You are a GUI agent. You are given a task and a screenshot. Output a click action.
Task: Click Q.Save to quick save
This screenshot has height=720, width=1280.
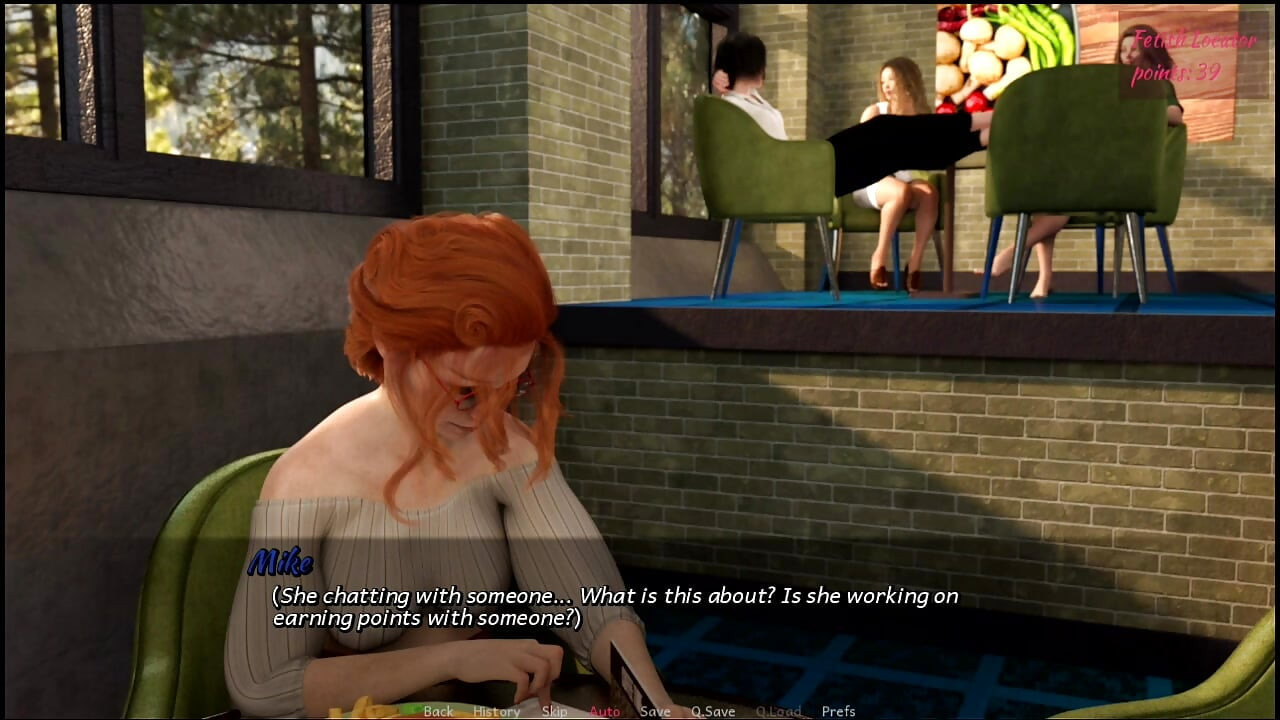(x=713, y=711)
